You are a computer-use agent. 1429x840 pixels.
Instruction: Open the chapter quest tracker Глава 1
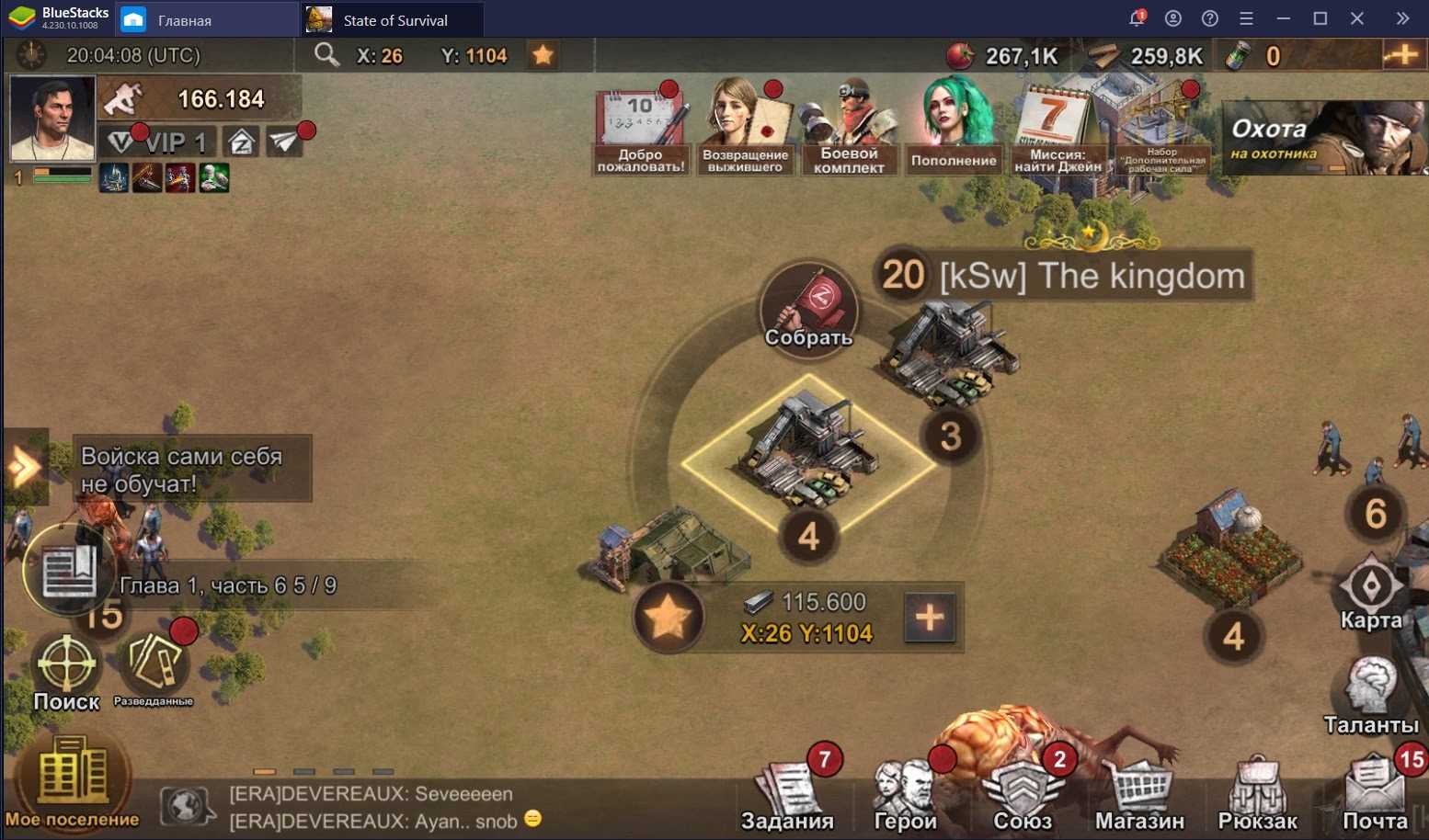point(225,585)
